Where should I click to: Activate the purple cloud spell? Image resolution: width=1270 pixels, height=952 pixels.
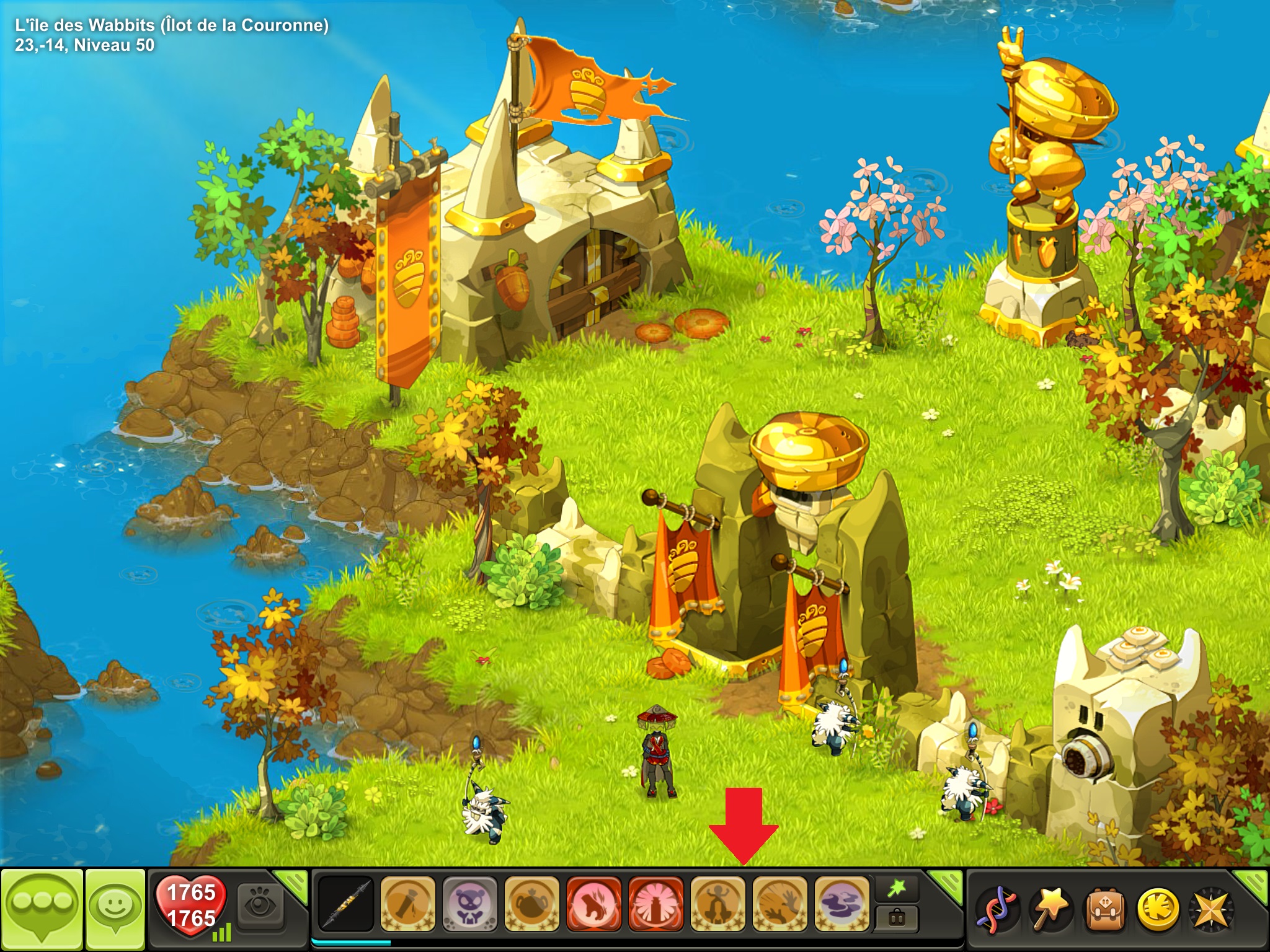click(841, 904)
